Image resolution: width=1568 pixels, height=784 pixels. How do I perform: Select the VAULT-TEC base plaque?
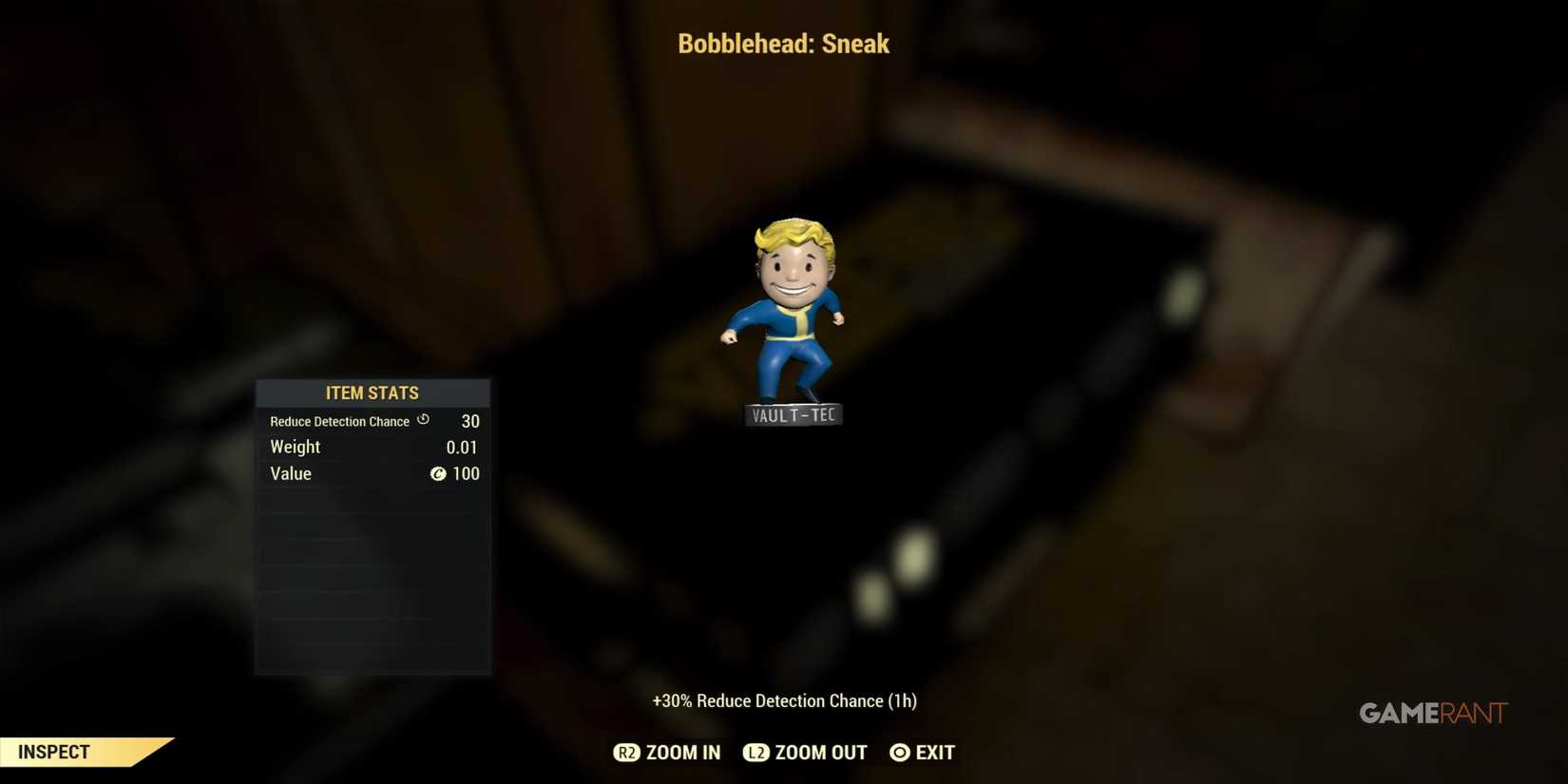[793, 412]
